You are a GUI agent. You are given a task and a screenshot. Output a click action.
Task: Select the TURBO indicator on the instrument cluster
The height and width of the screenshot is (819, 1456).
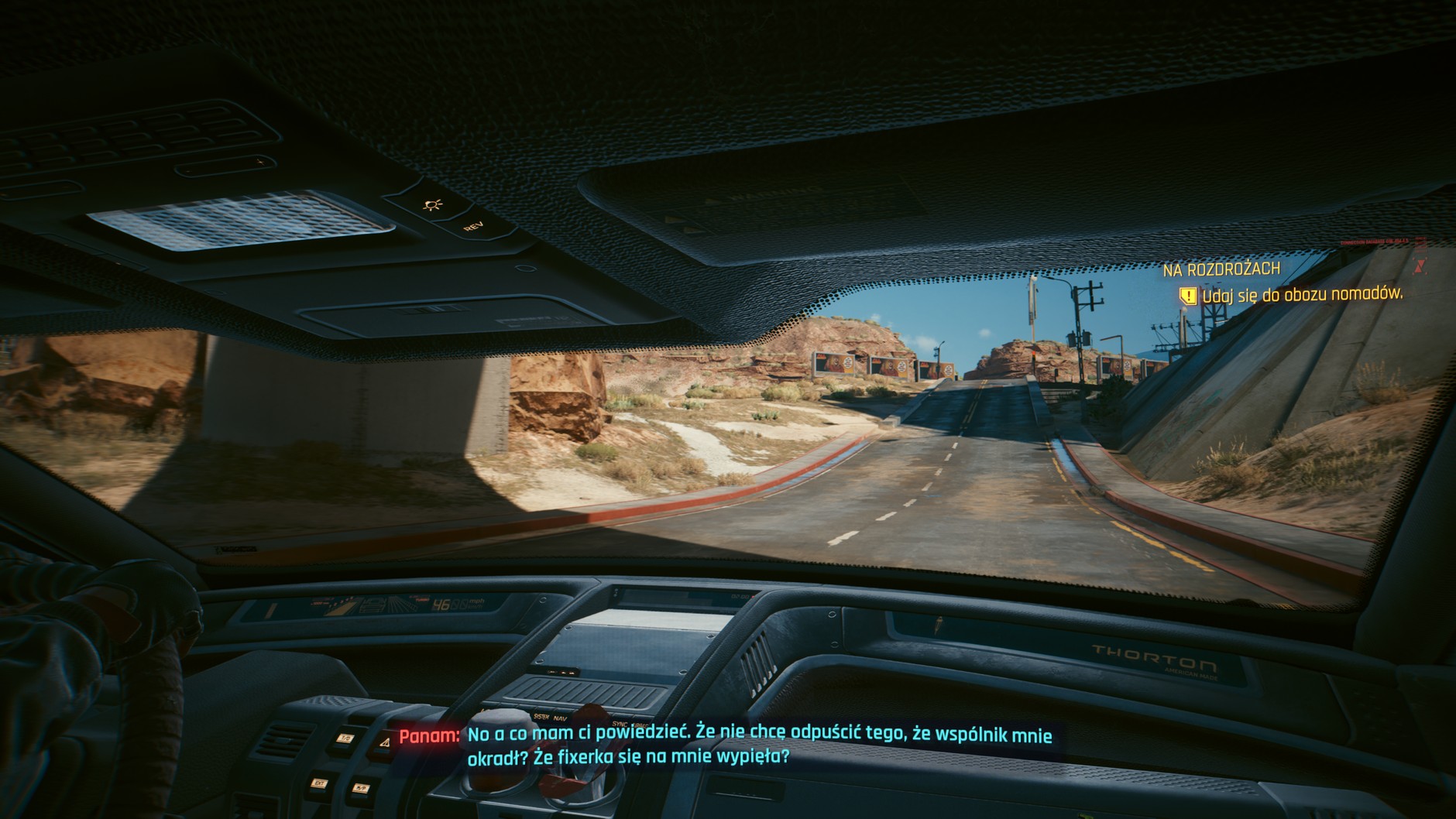pos(422,598)
